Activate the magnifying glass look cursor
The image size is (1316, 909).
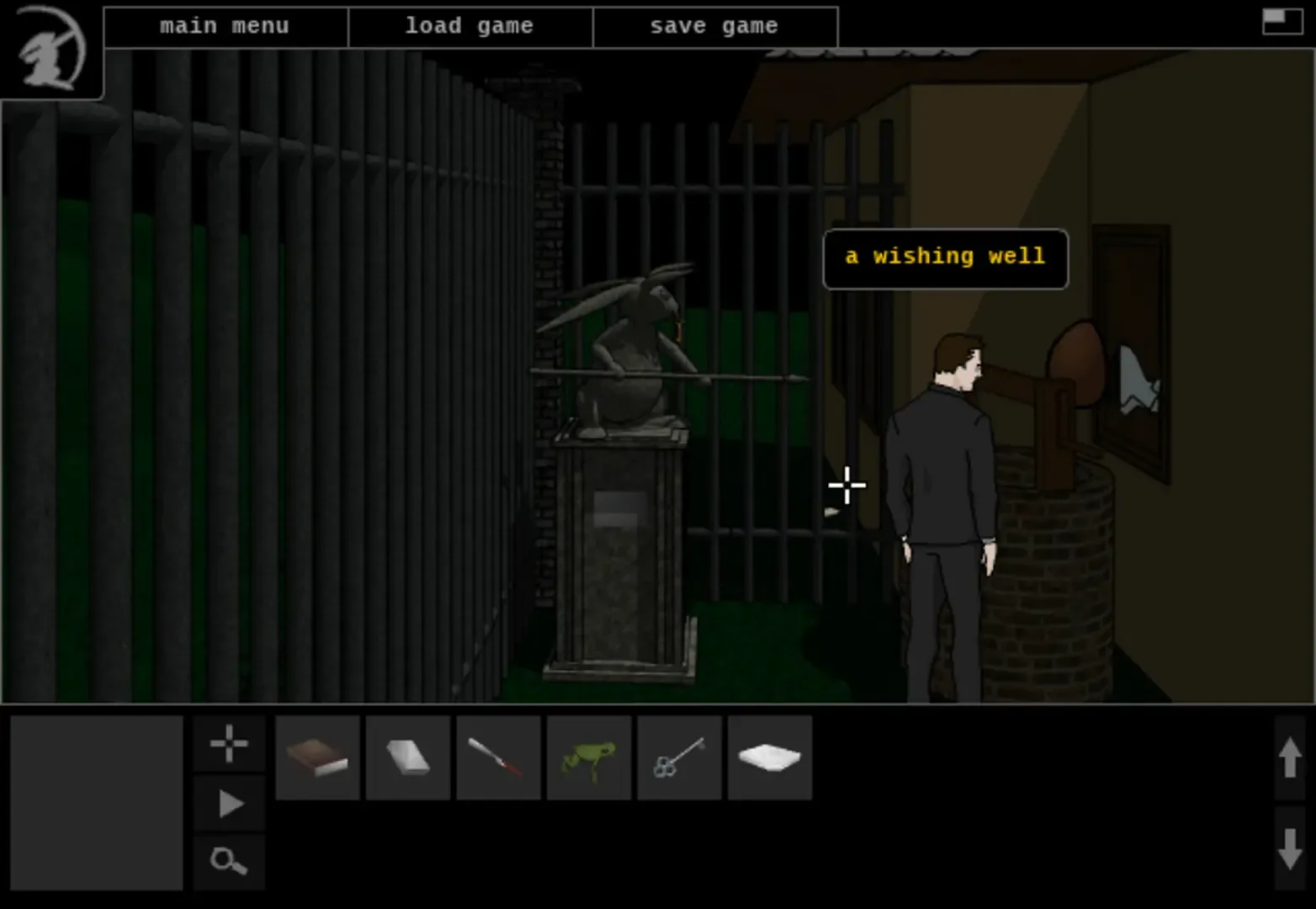point(227,859)
